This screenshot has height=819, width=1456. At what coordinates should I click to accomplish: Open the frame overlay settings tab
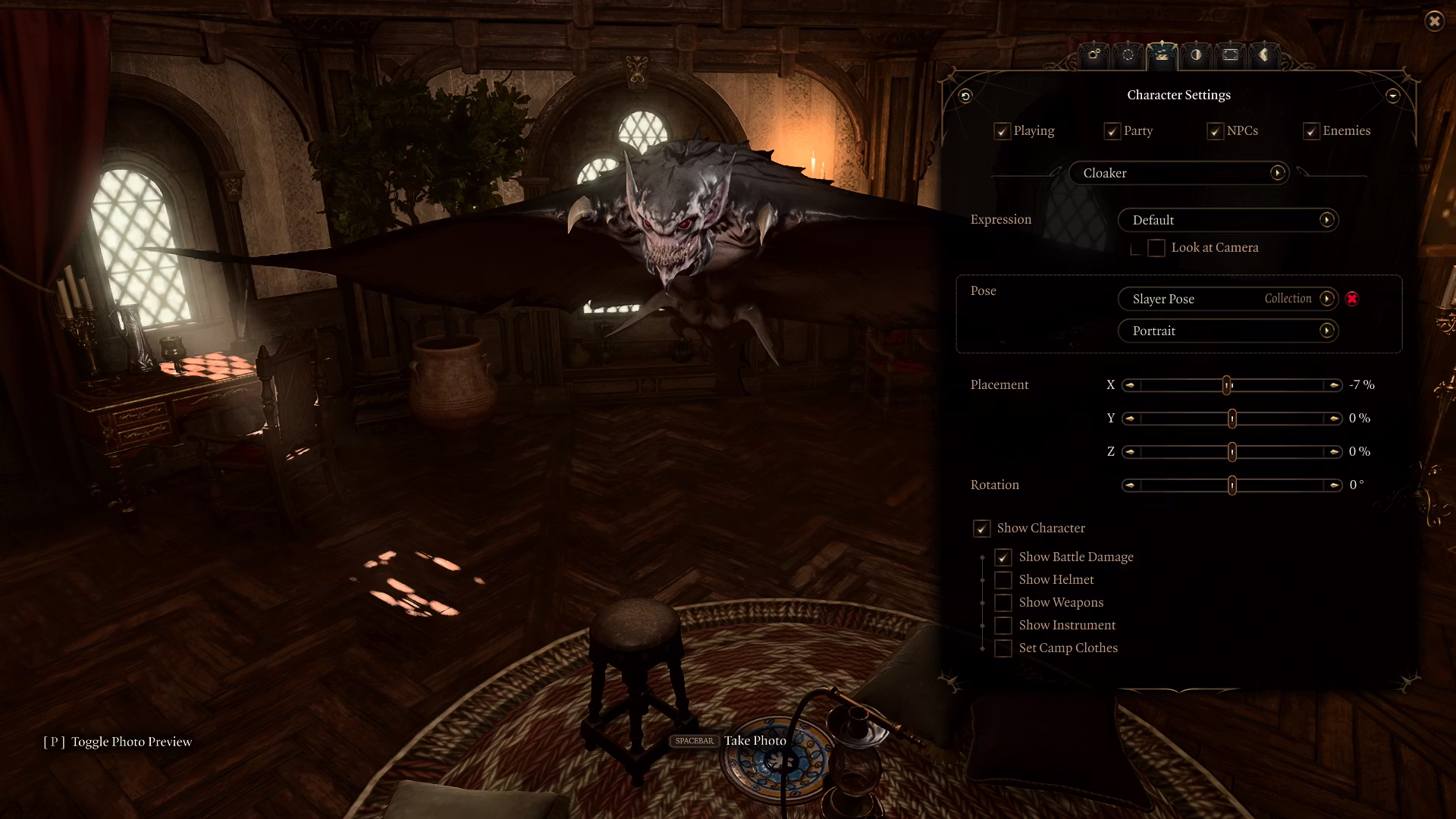pos(1230,55)
